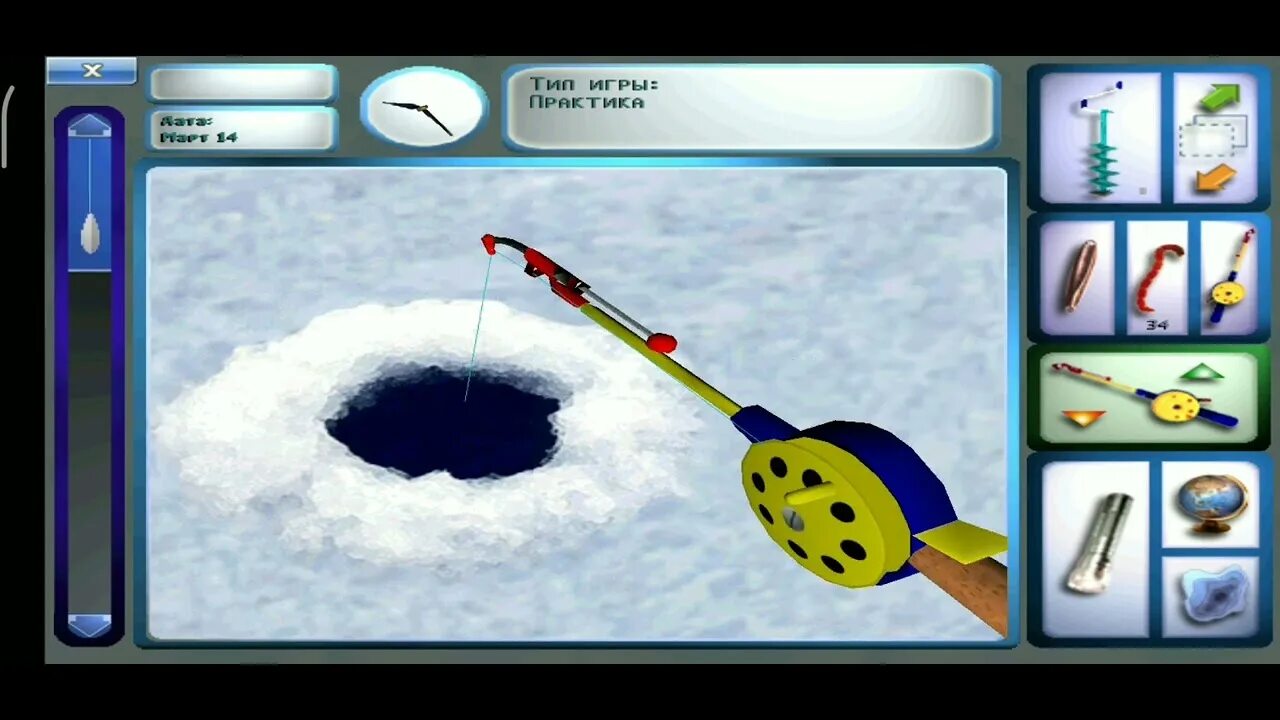This screenshot has height=720, width=1280.
Task: Choose the jig lure slot
Action: point(1078,277)
